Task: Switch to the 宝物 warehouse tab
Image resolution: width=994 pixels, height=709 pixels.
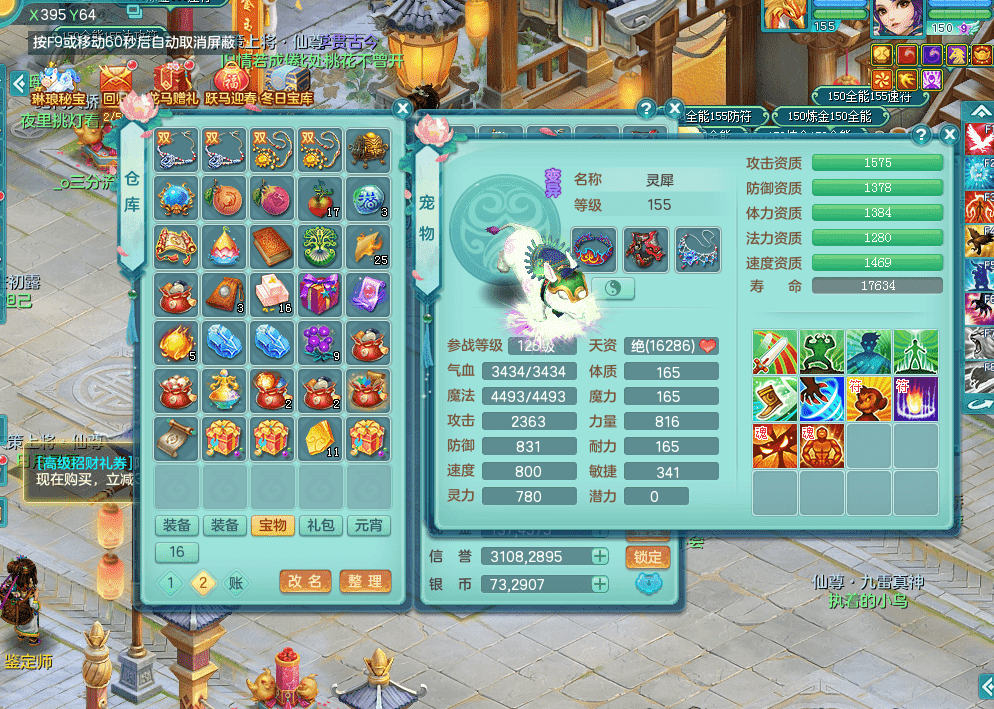Action: click(273, 526)
